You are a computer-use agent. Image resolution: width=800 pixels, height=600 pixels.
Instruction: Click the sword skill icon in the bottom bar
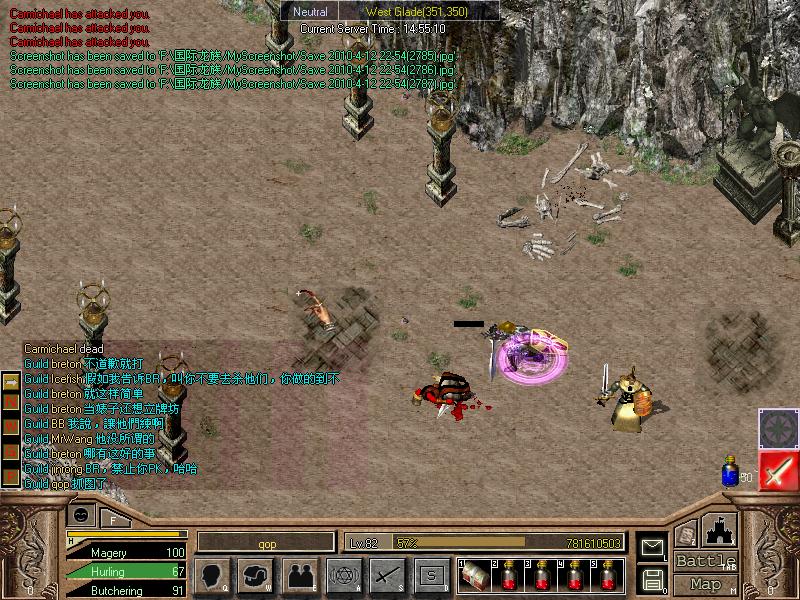pos(386,575)
